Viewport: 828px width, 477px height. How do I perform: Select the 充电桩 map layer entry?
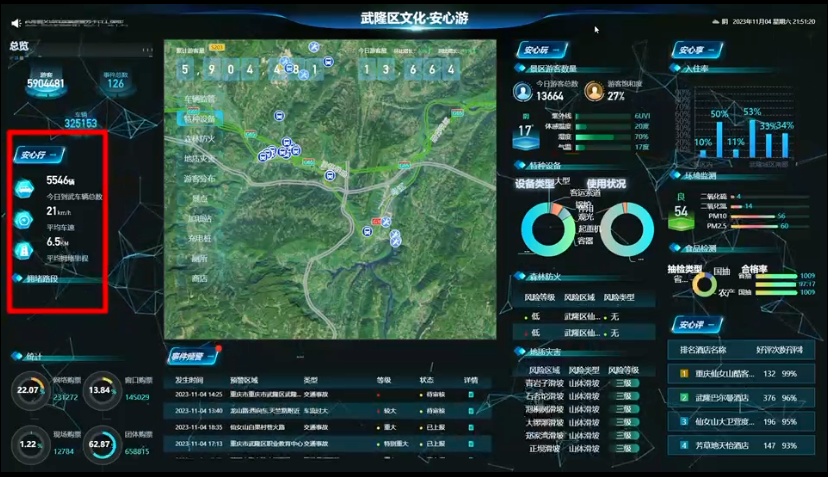tap(199, 238)
